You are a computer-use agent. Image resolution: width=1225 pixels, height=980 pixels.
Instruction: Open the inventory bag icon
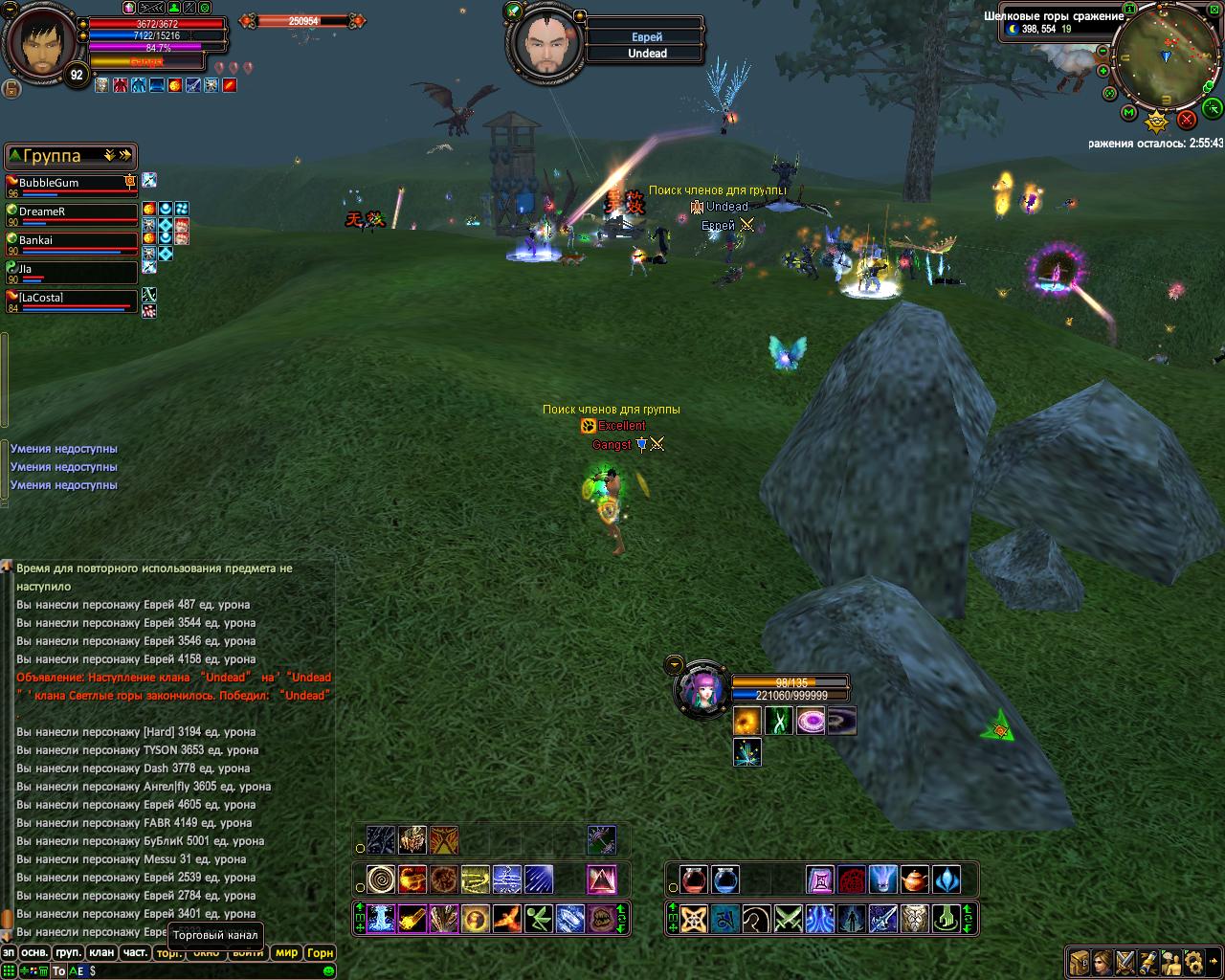coord(1080,961)
